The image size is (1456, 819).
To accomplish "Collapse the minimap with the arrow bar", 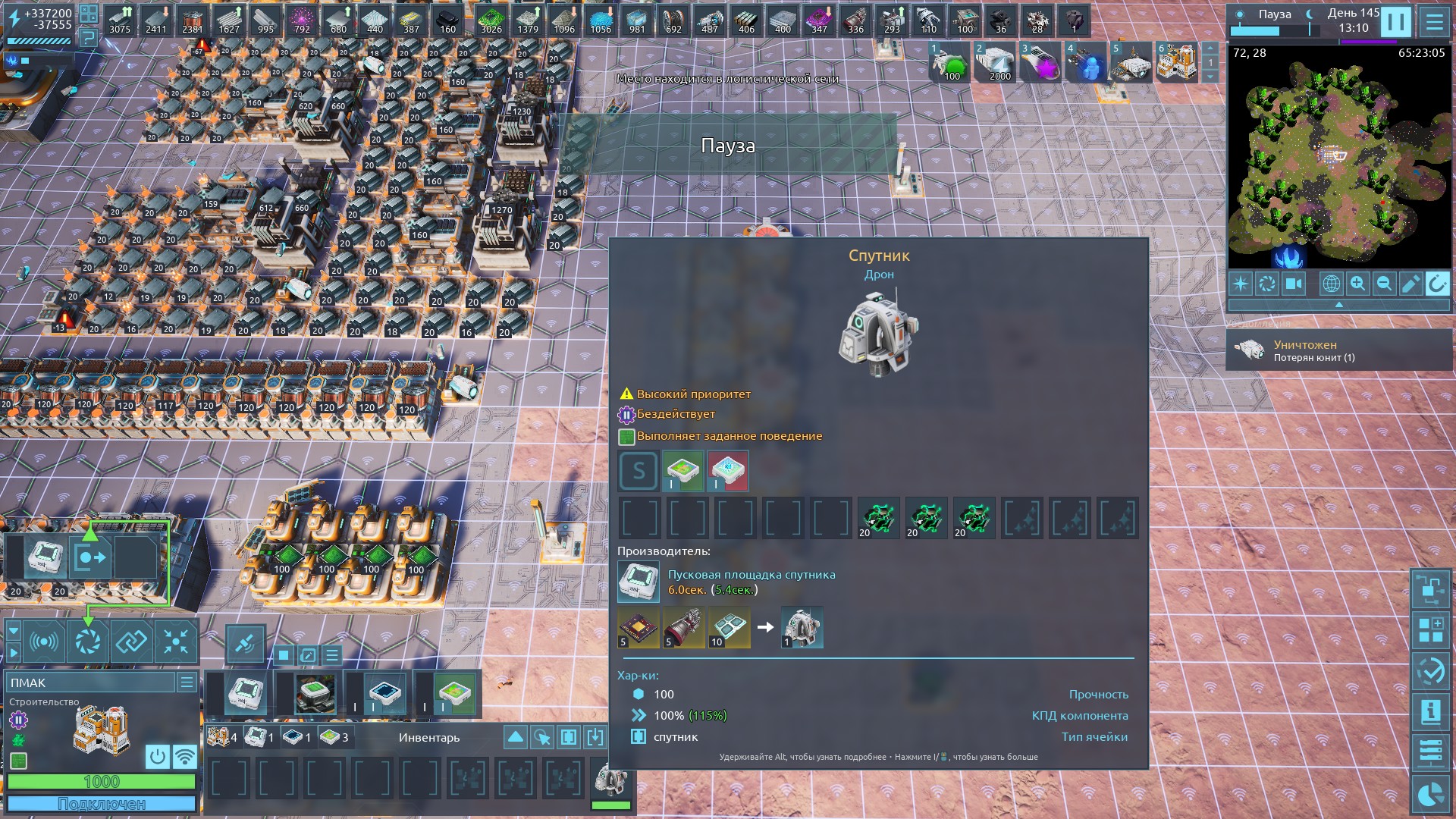I will click(1338, 304).
